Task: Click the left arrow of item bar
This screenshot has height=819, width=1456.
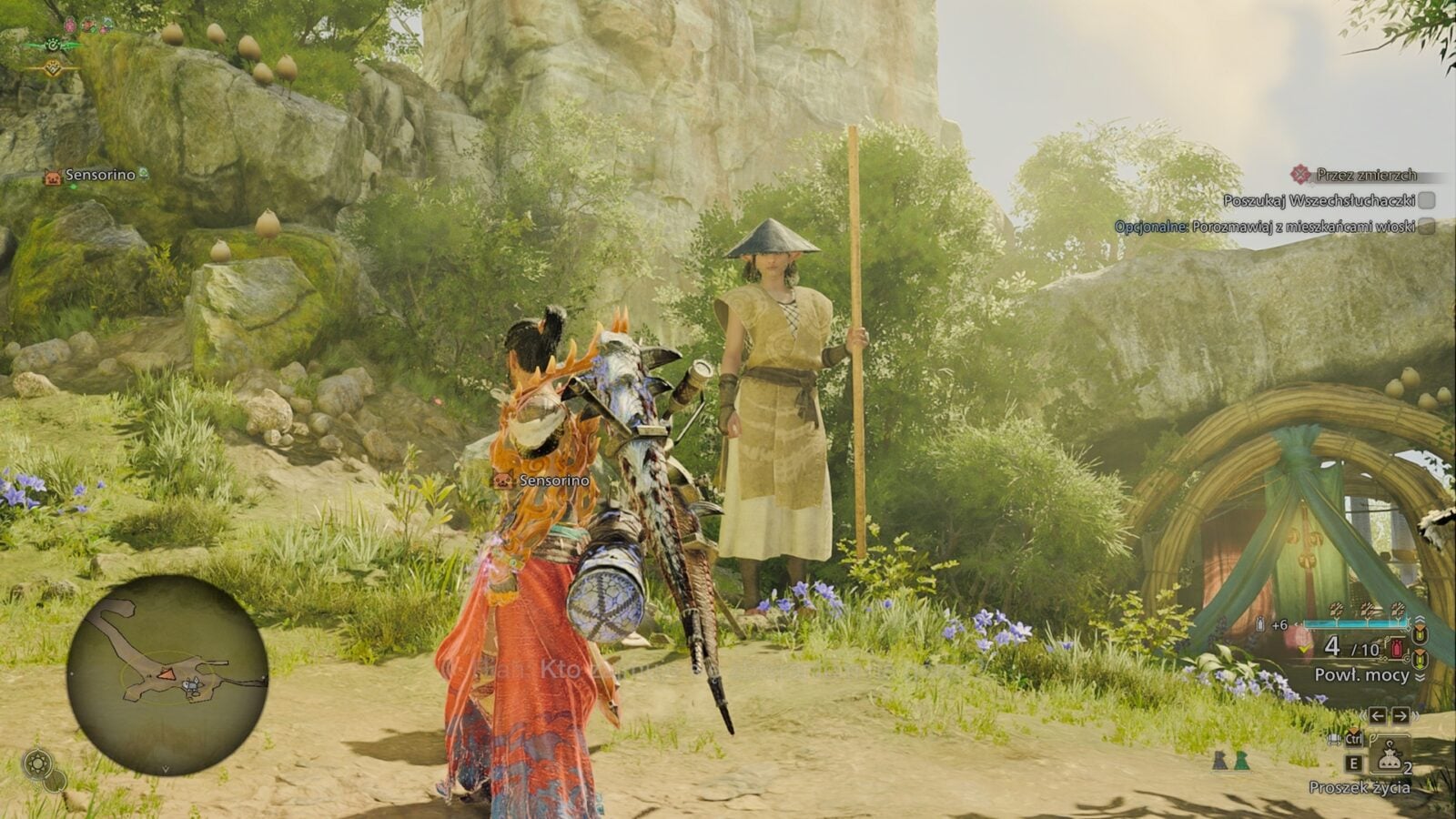Action: 1378,715
